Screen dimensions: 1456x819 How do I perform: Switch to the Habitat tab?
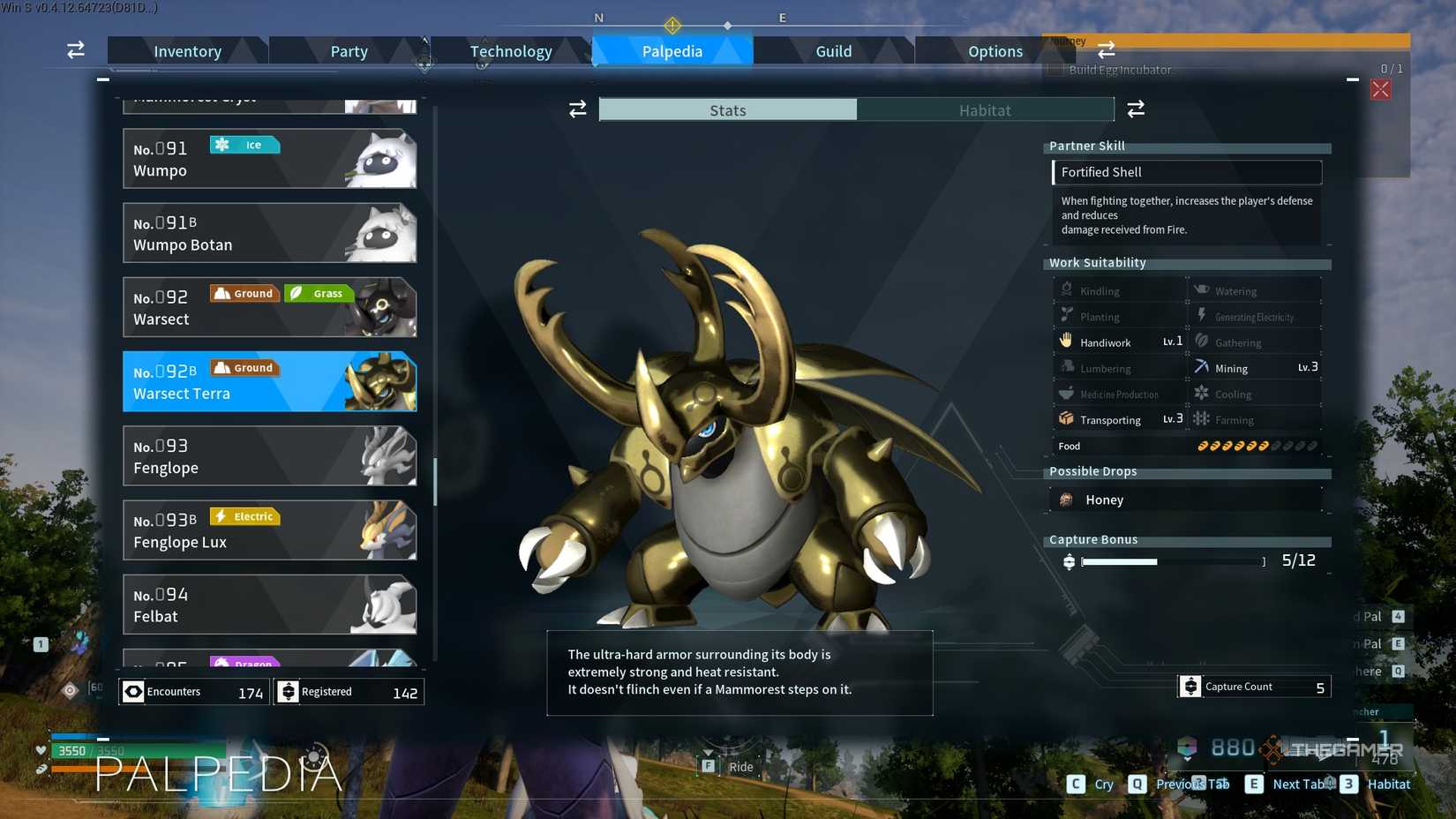click(x=986, y=109)
